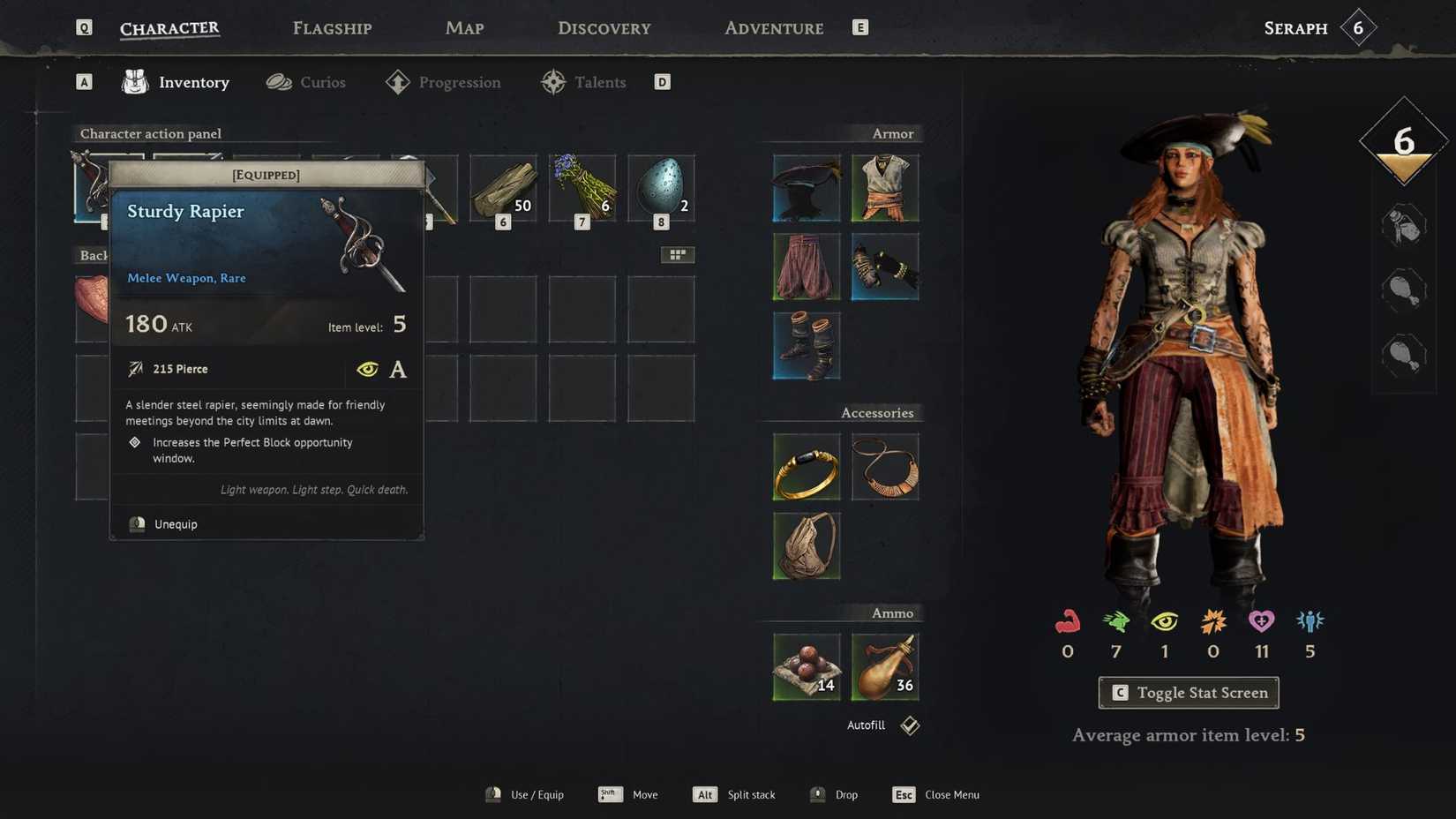Viewport: 1456px width, 819px height.
Task: Click the Autofill ammo icon
Action: click(908, 725)
